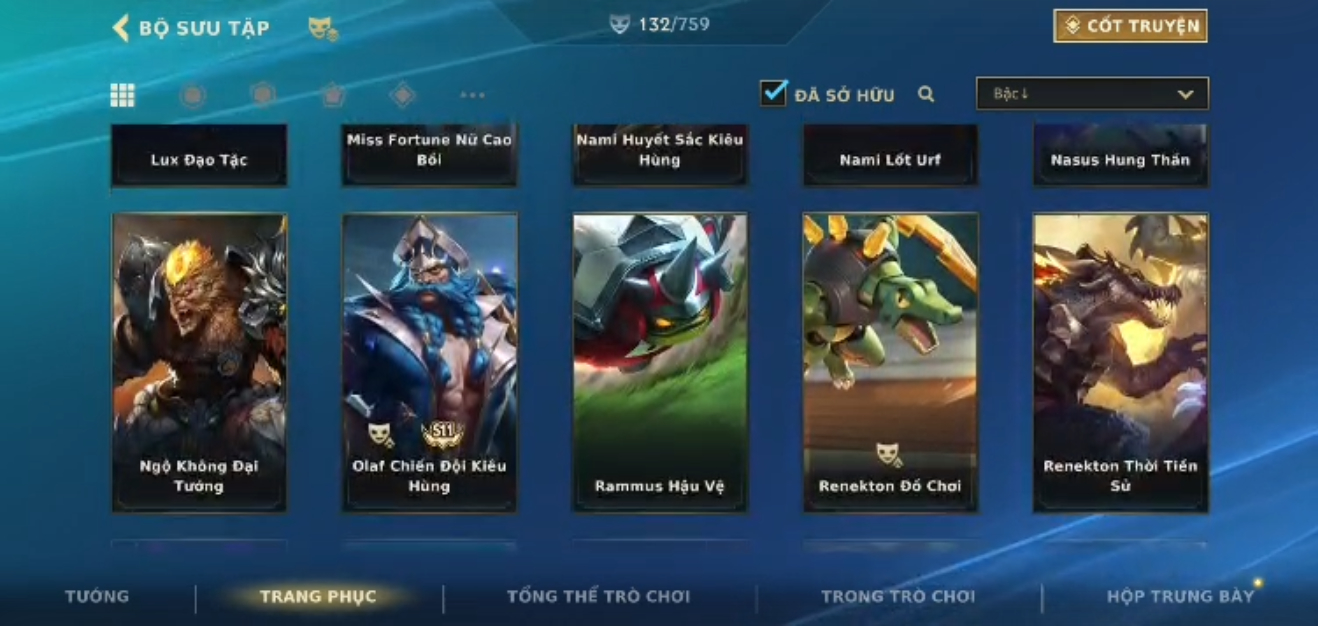The image size is (1318, 626).
Task: Open the Cốt Truyện button
Action: [x=1130, y=26]
